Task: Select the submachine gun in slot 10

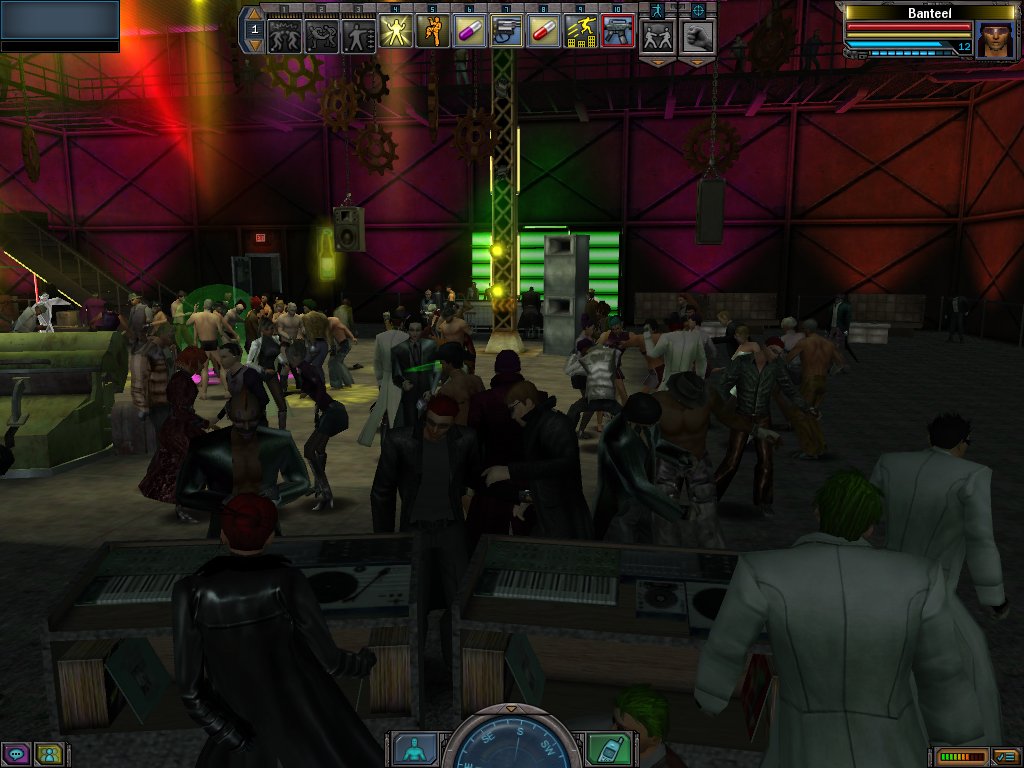Action: click(618, 32)
